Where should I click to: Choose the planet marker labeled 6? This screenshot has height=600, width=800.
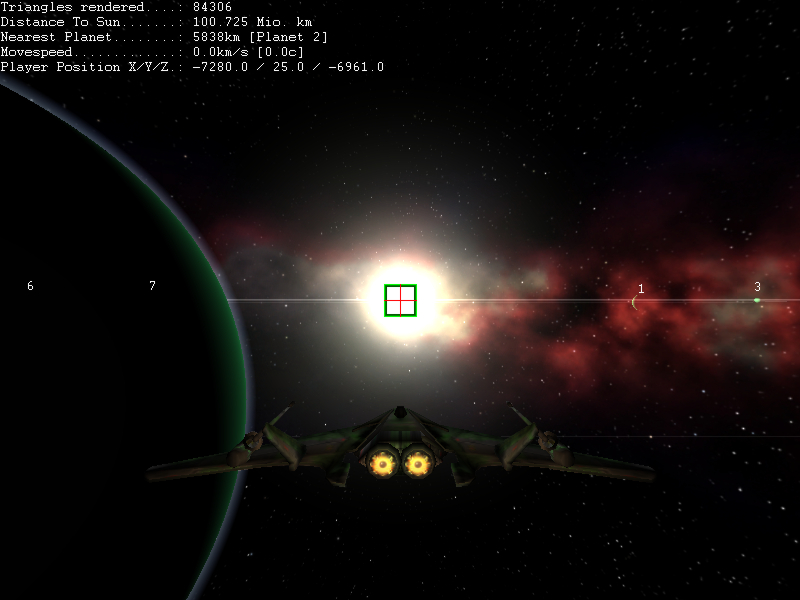pyautogui.click(x=30, y=286)
